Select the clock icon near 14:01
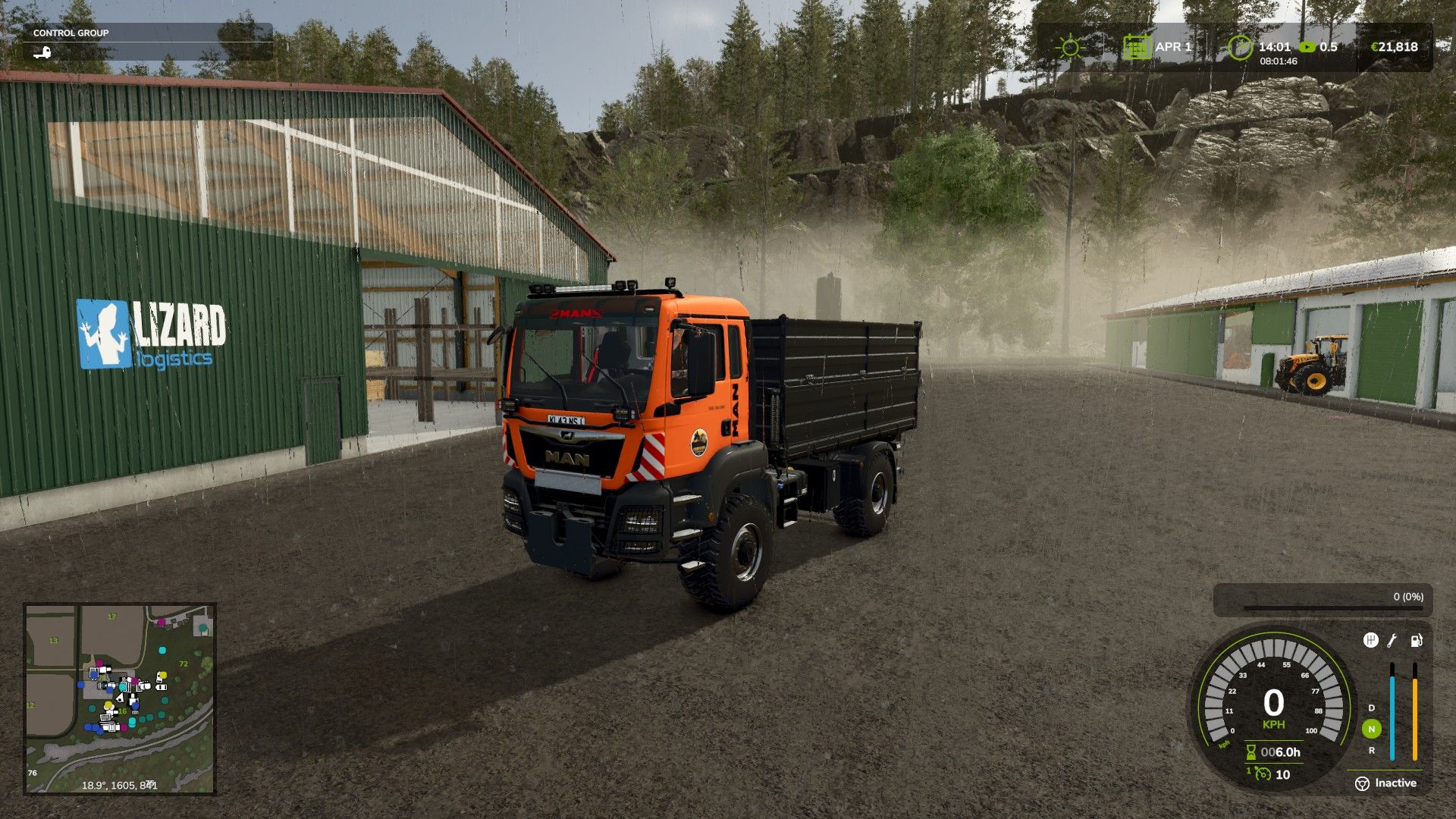 click(1241, 46)
